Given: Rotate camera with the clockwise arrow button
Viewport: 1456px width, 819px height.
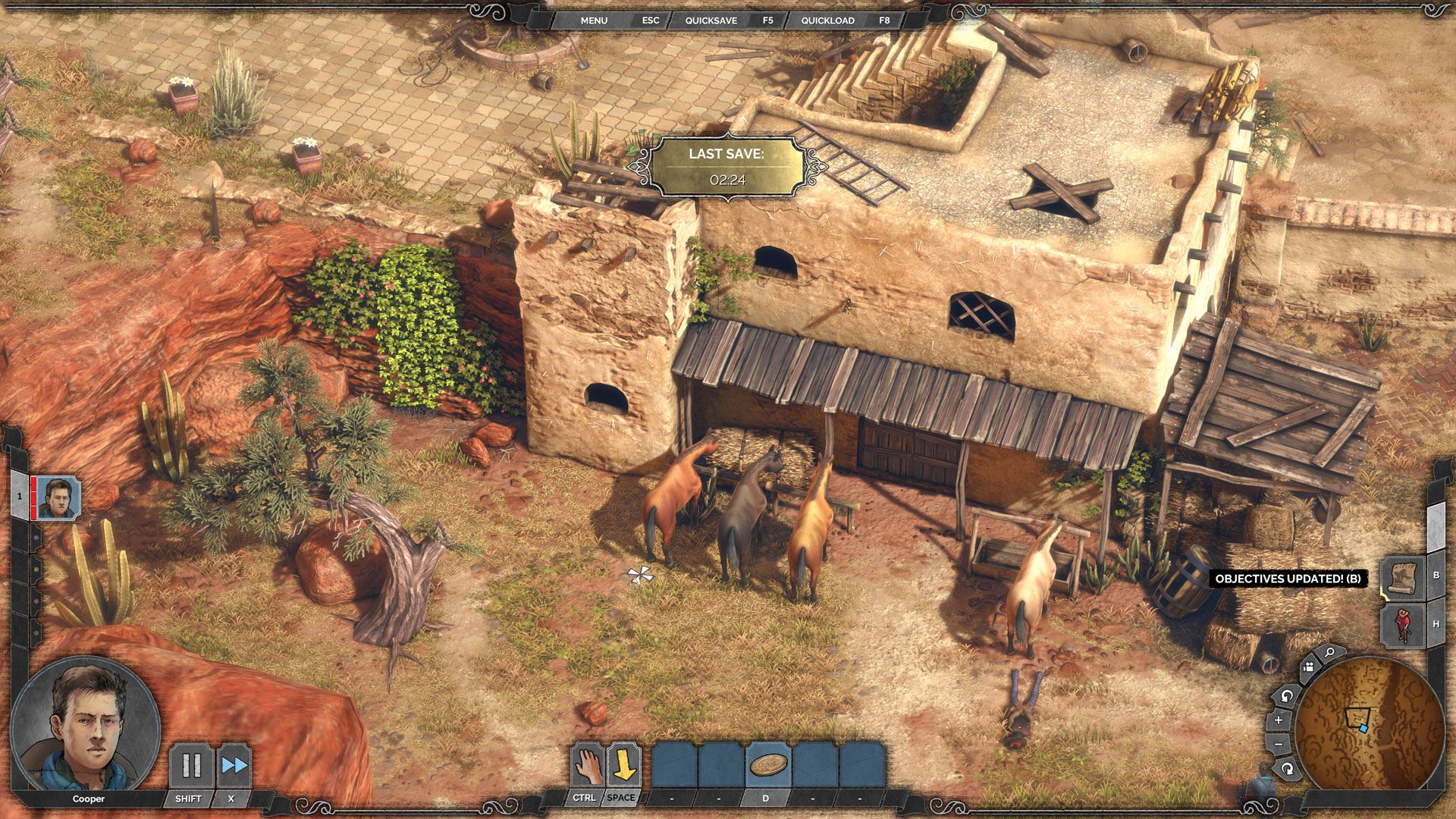Looking at the screenshot, I should (1287, 769).
